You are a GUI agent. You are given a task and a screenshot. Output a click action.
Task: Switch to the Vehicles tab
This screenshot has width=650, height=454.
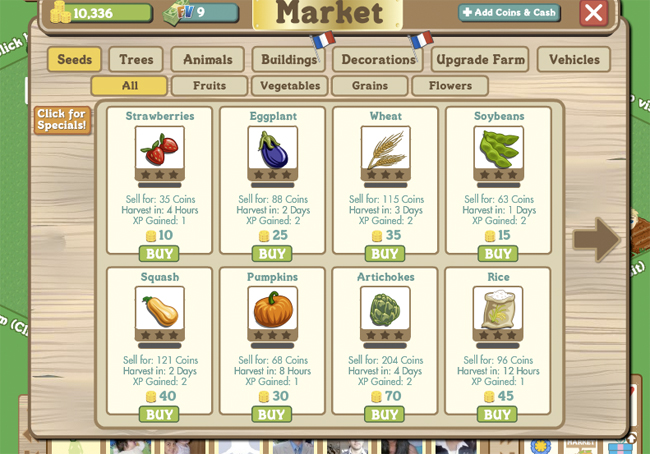[574, 60]
